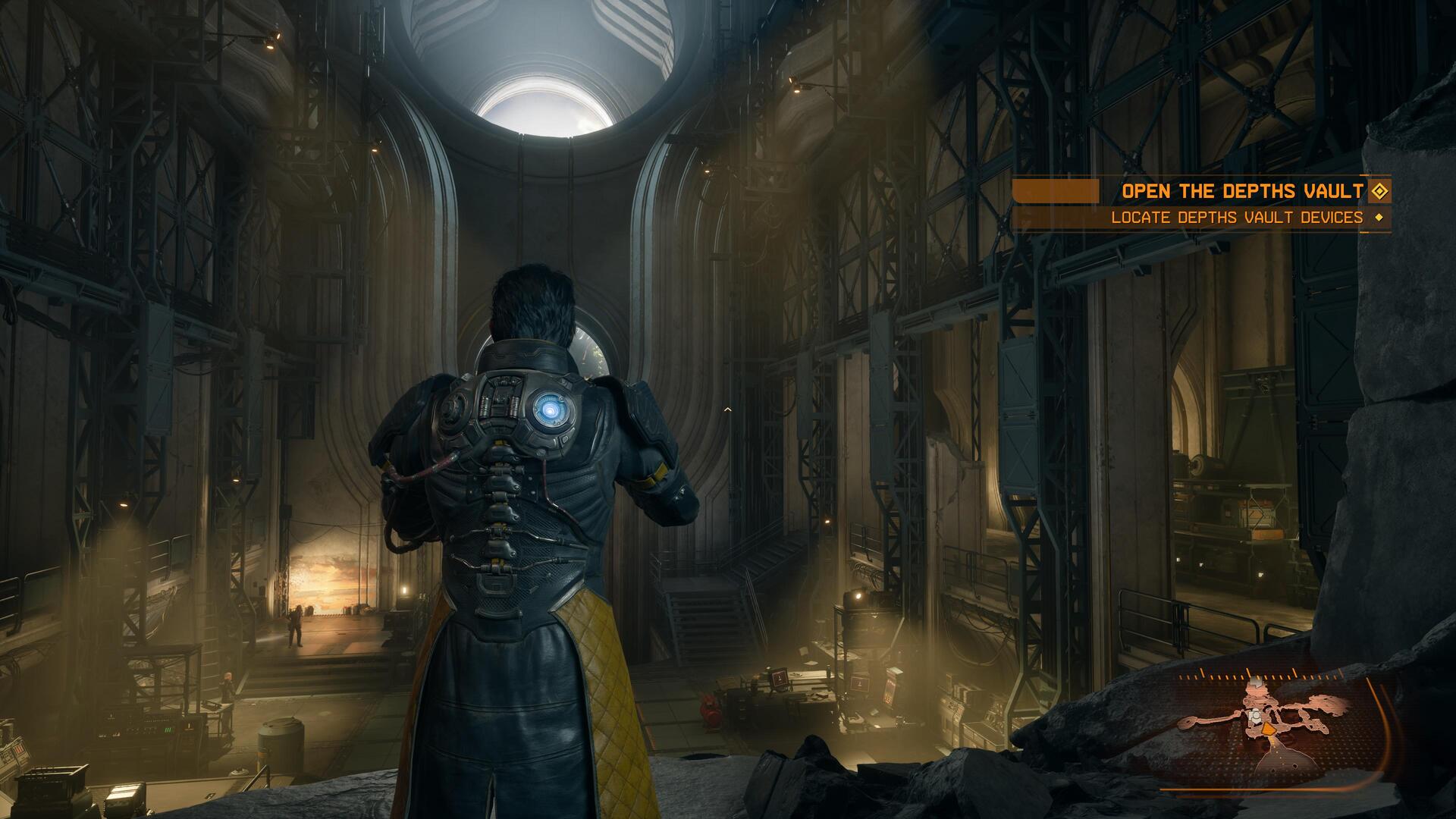Click the Locate Depths Vault Devices sub-objective
Viewport: 1456px width, 819px height.
1236,218
